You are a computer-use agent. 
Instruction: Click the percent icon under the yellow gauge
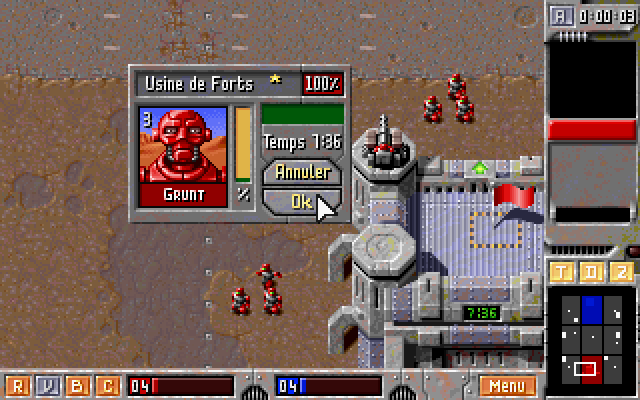click(x=243, y=195)
